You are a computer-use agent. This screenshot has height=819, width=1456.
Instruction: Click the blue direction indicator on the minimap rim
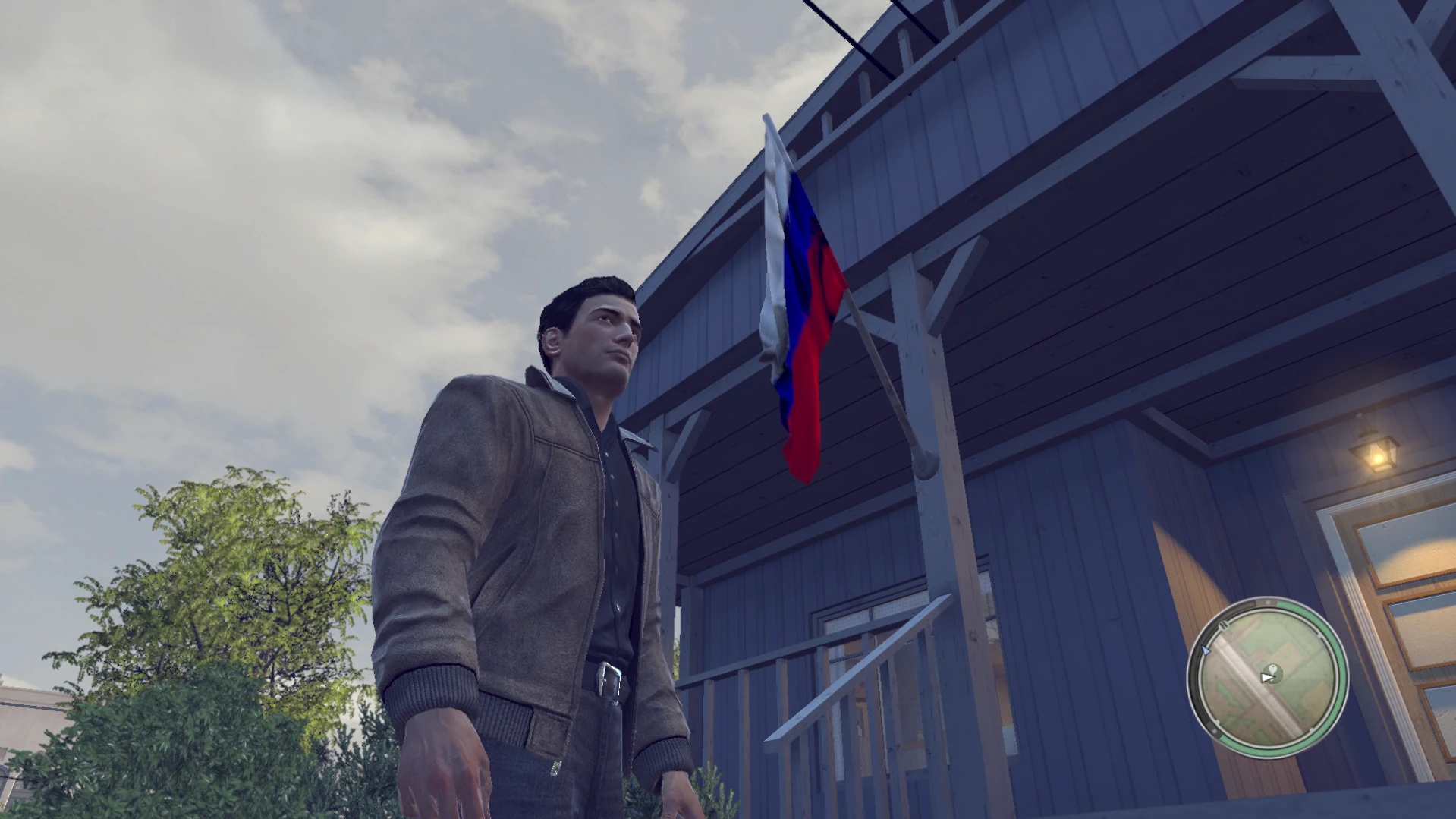click(1206, 651)
